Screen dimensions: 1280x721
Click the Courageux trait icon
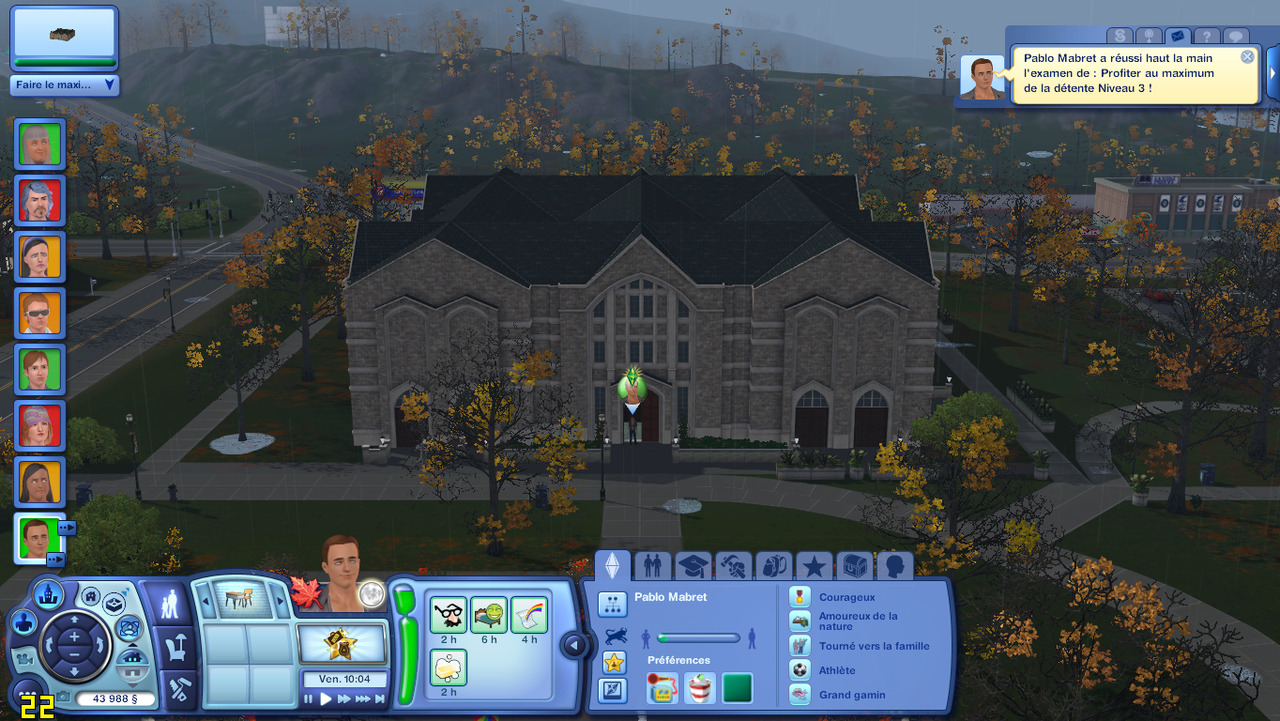point(799,597)
